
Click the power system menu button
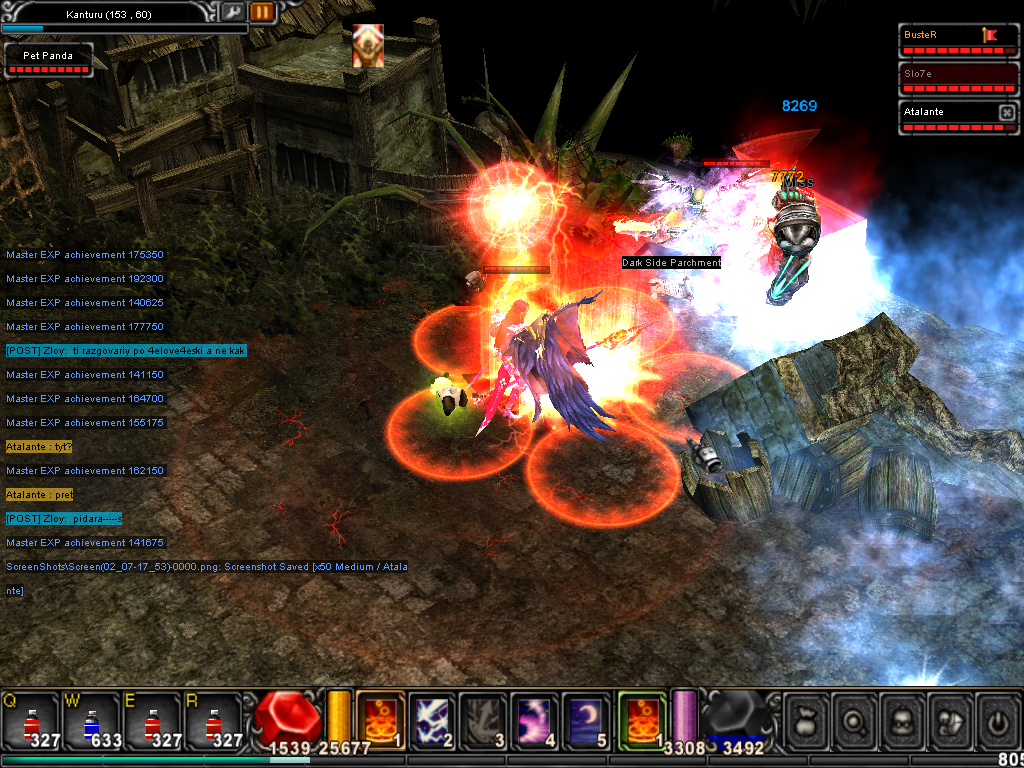[998, 719]
